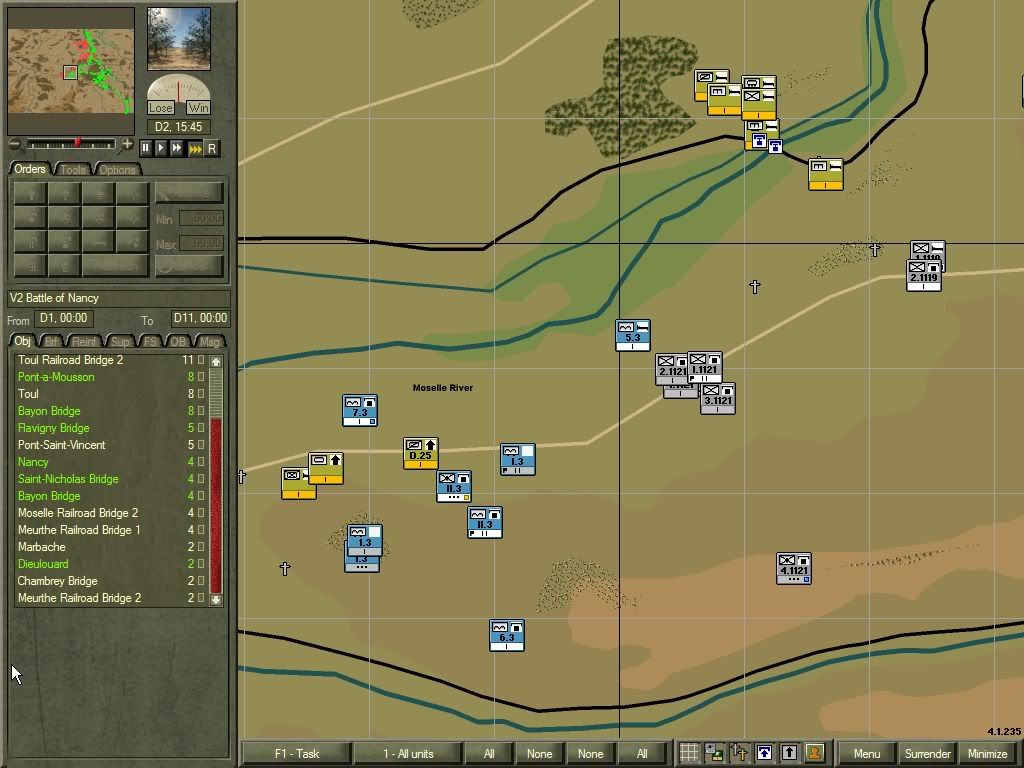The image size is (1024, 768).
Task: Switch to the Tools tab
Action: click(73, 169)
